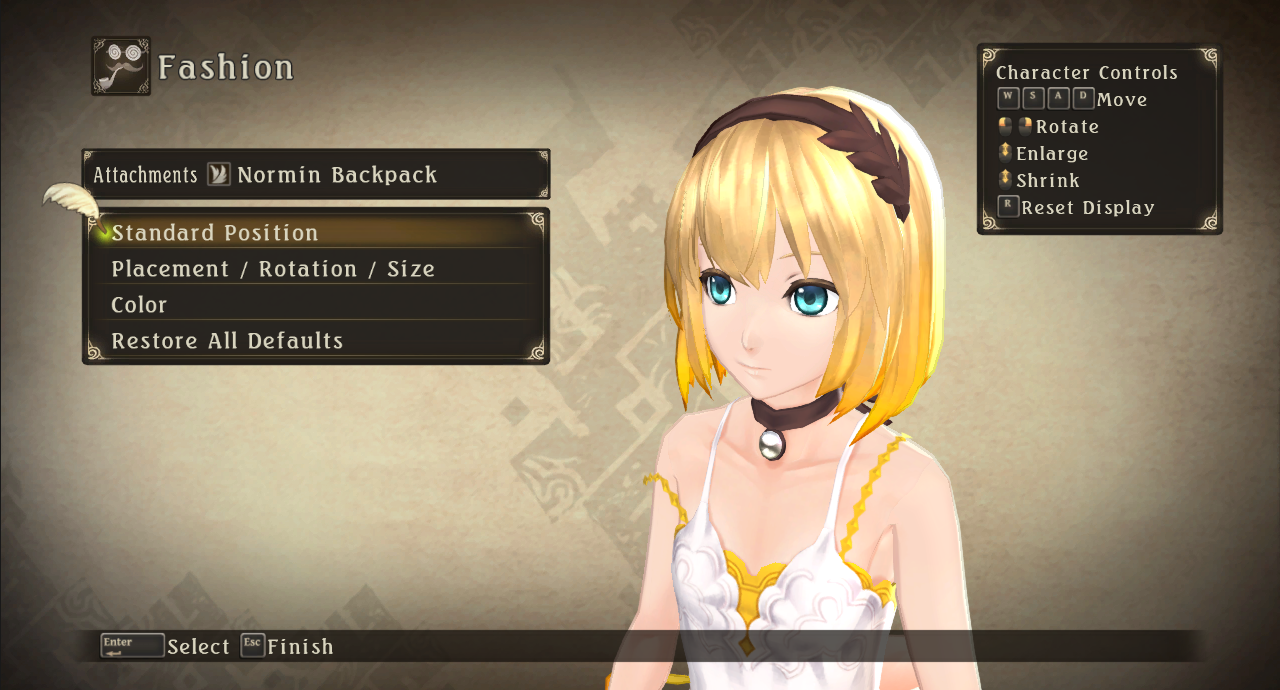Image resolution: width=1280 pixels, height=690 pixels.
Task: Choose the Color menu entry
Action: (139, 305)
